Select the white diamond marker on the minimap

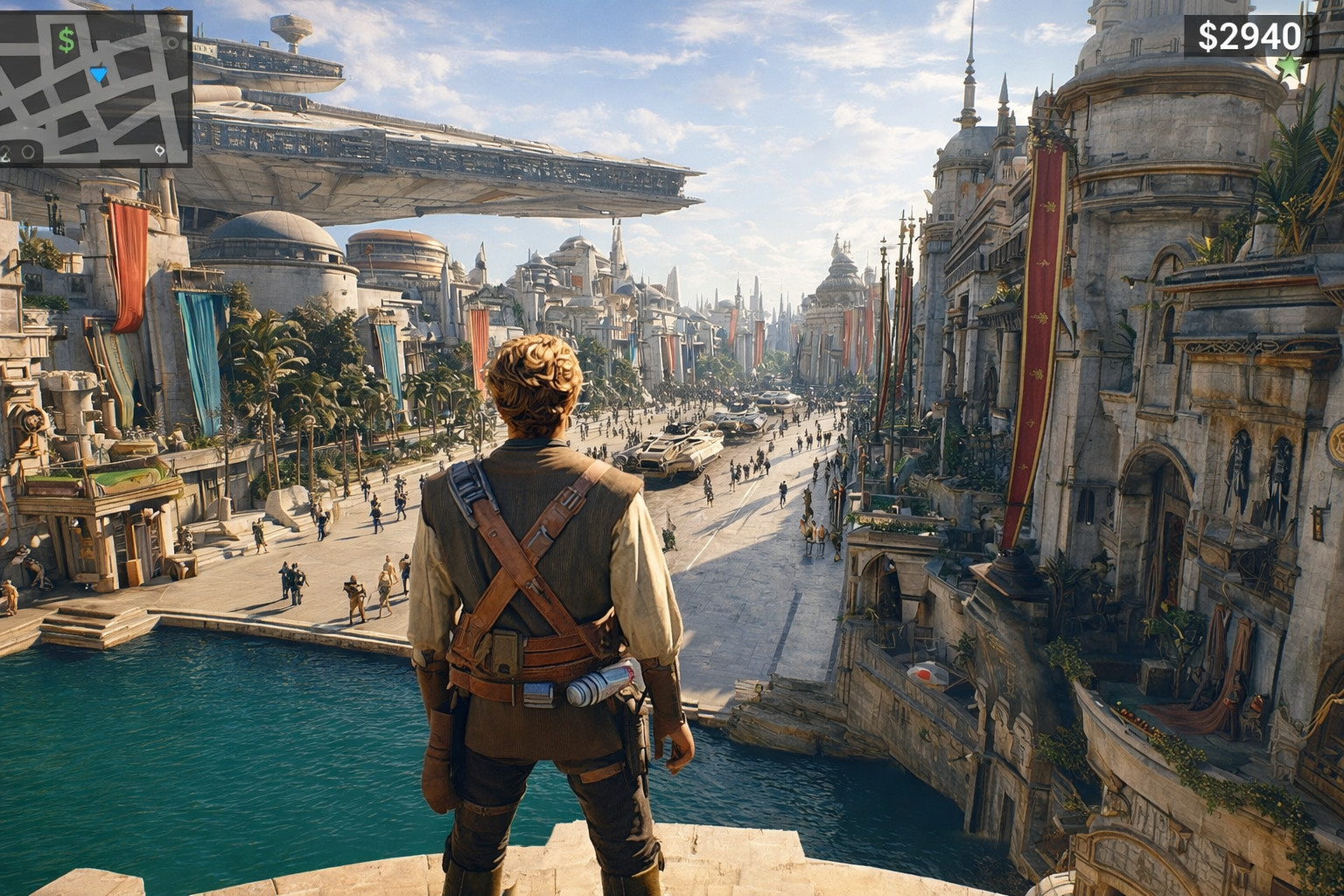[x=159, y=150]
